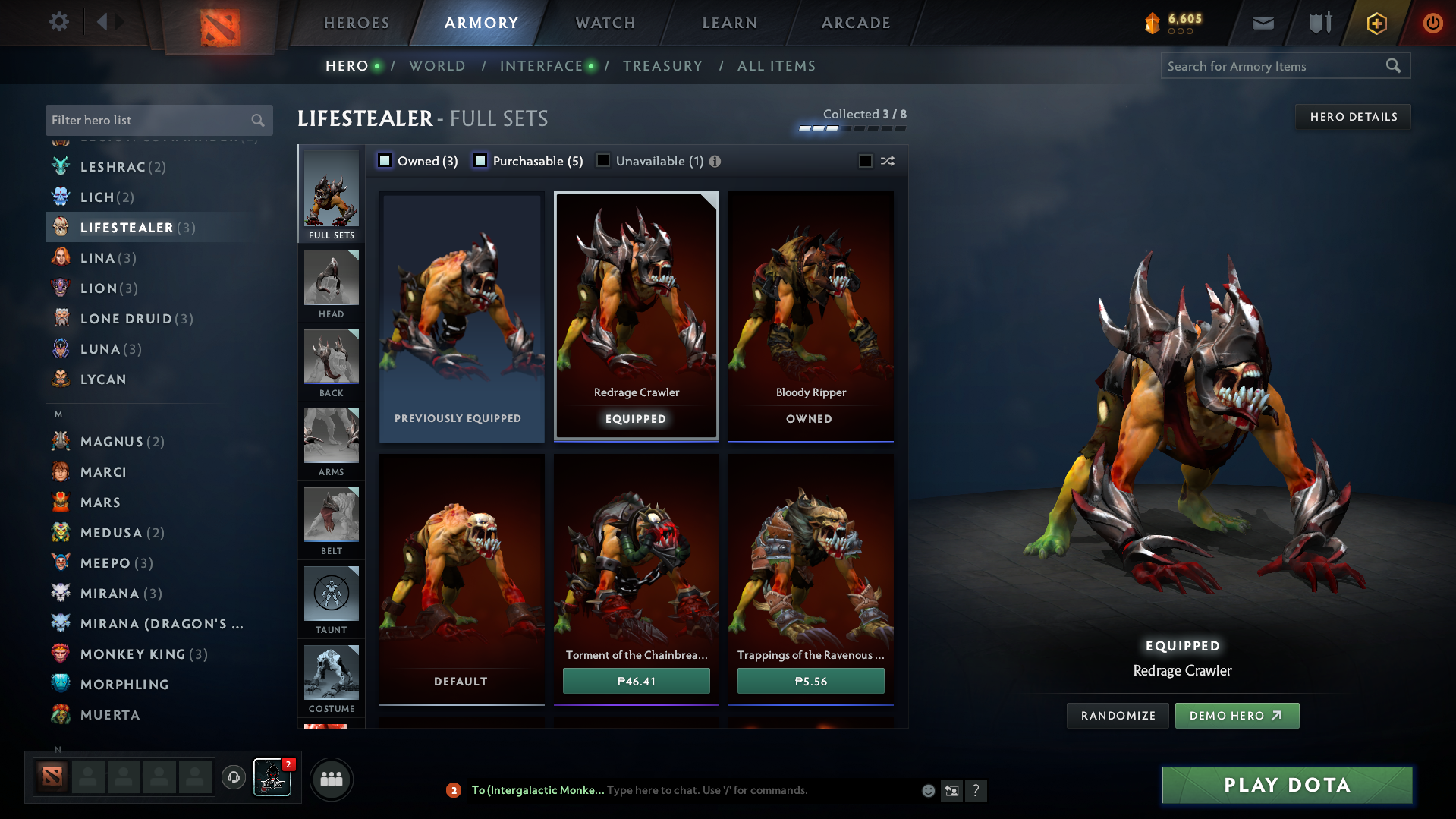This screenshot has width=1456, height=819.
Task: Randomize the equipped Lifestealer items
Action: pyautogui.click(x=1118, y=716)
